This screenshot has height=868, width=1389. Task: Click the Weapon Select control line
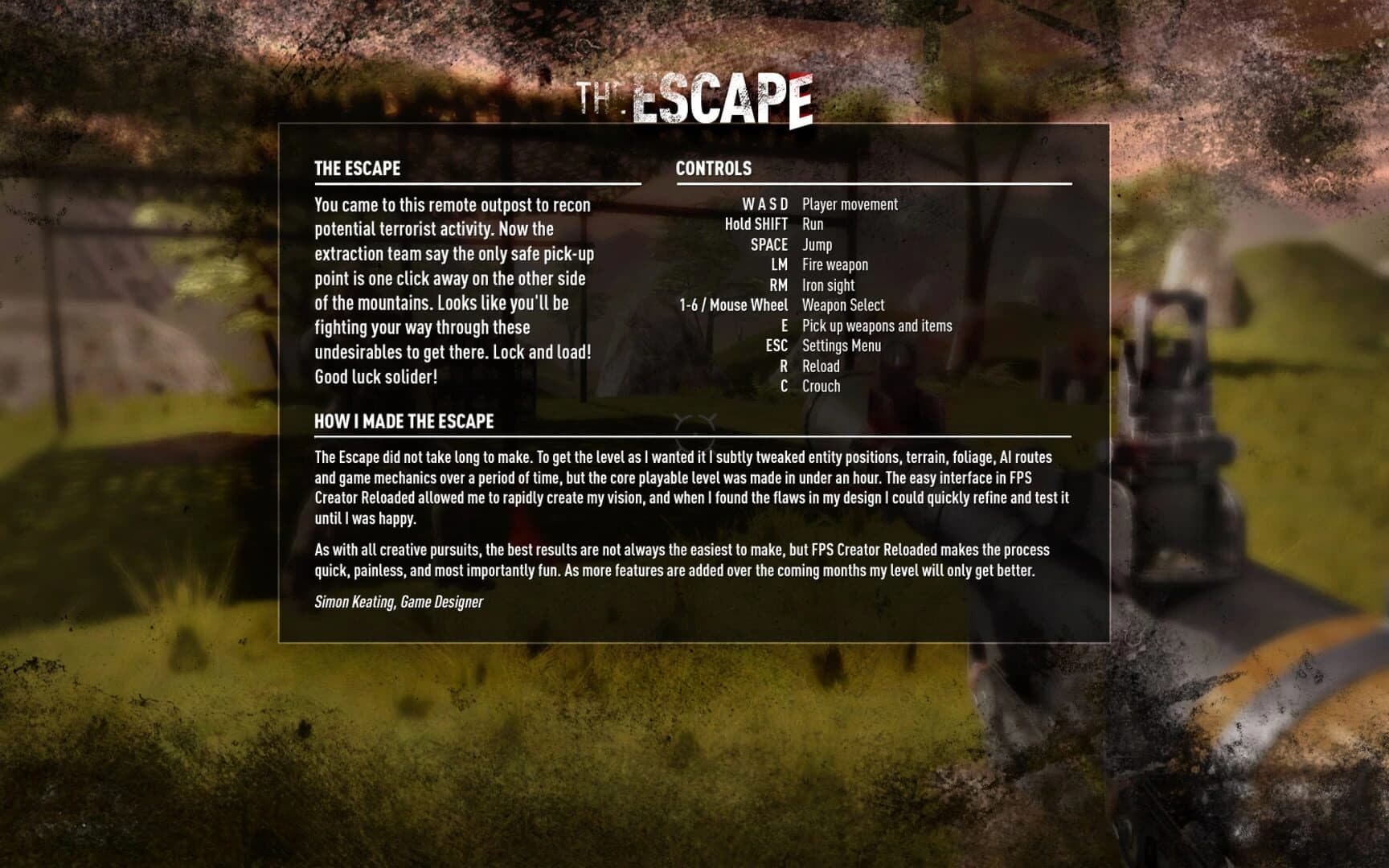click(804, 305)
